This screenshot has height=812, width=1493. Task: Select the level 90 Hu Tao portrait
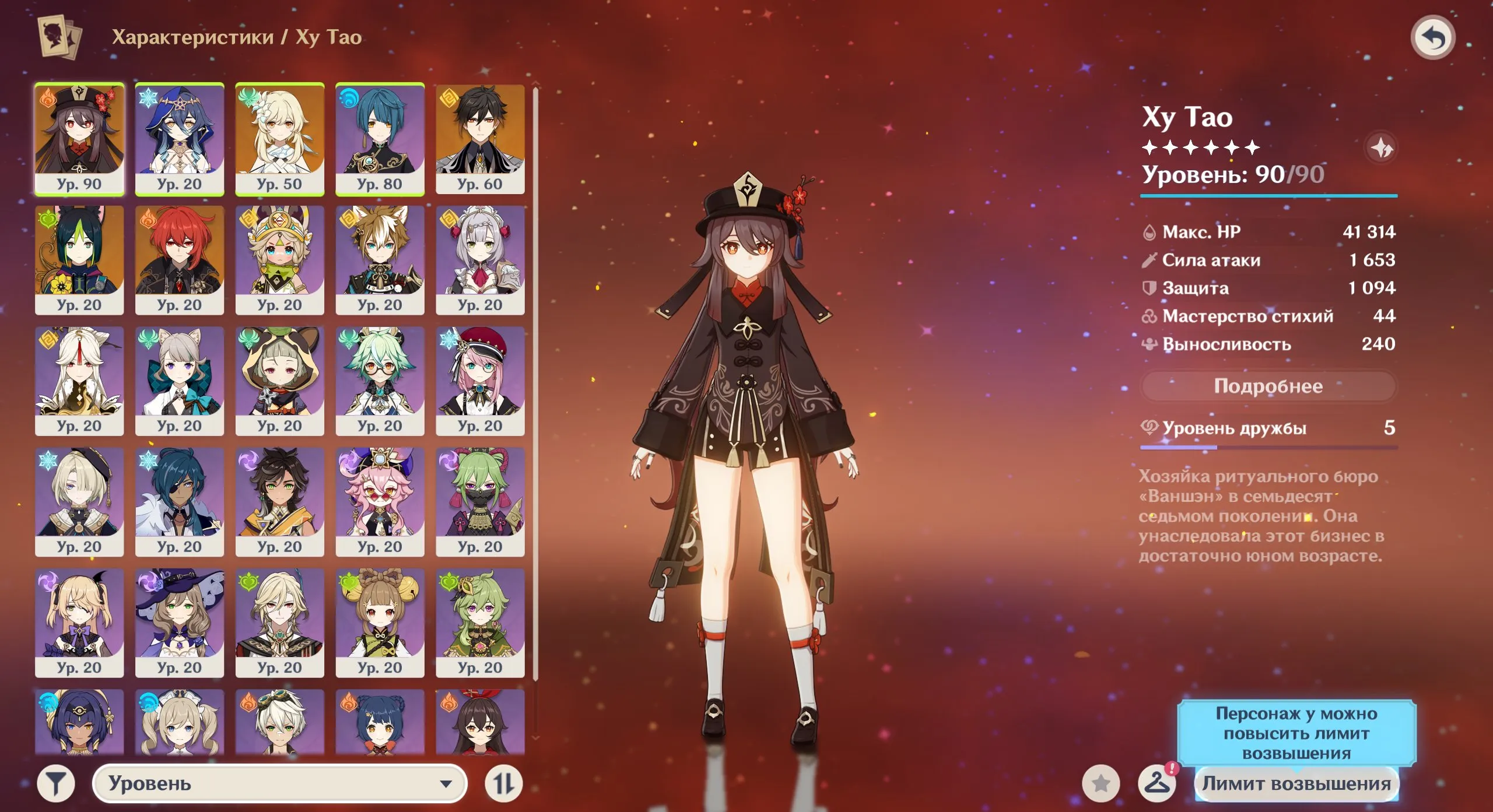coord(79,138)
